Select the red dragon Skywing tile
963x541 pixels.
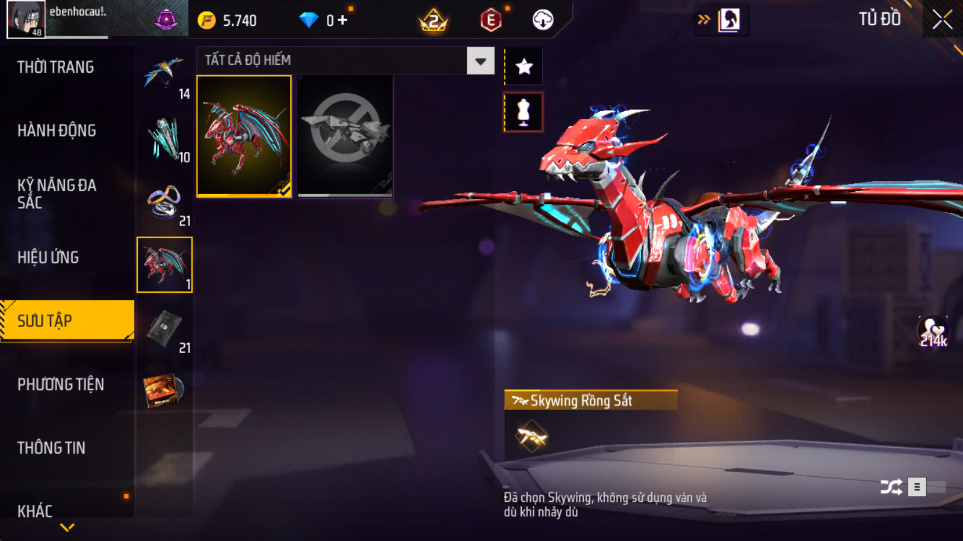click(244, 136)
